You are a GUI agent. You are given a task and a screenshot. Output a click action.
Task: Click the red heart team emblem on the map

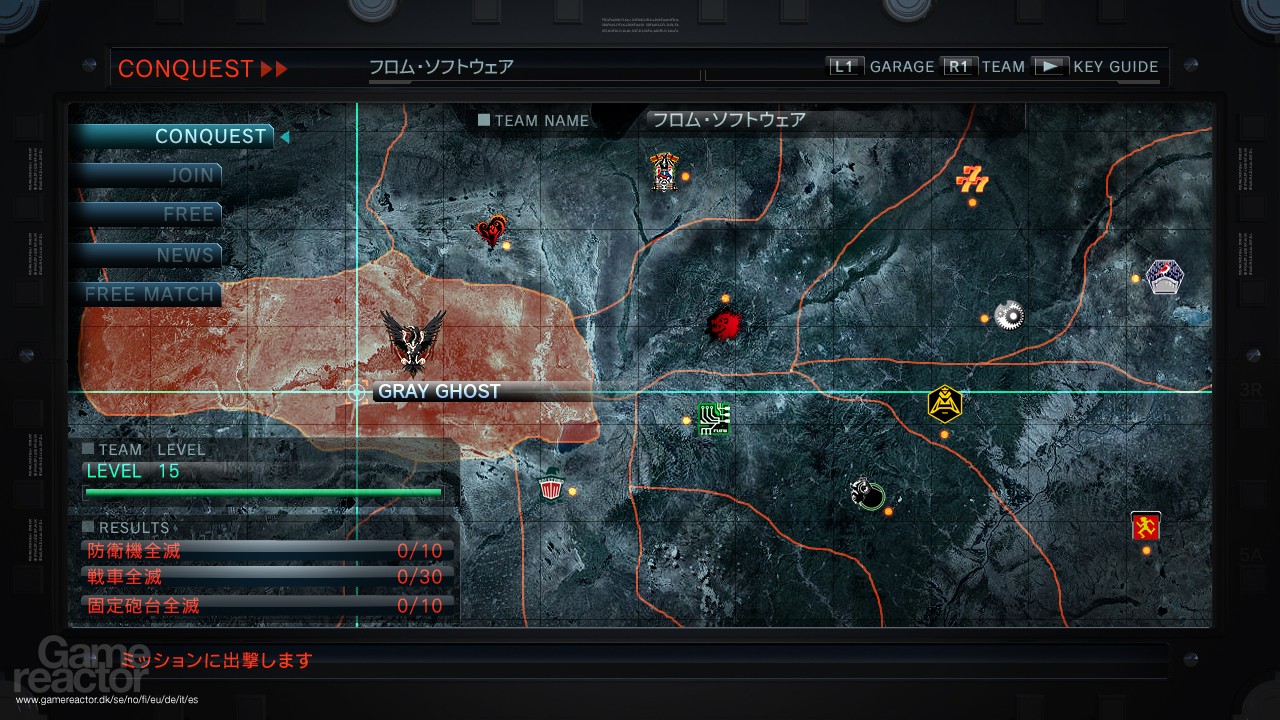[491, 229]
